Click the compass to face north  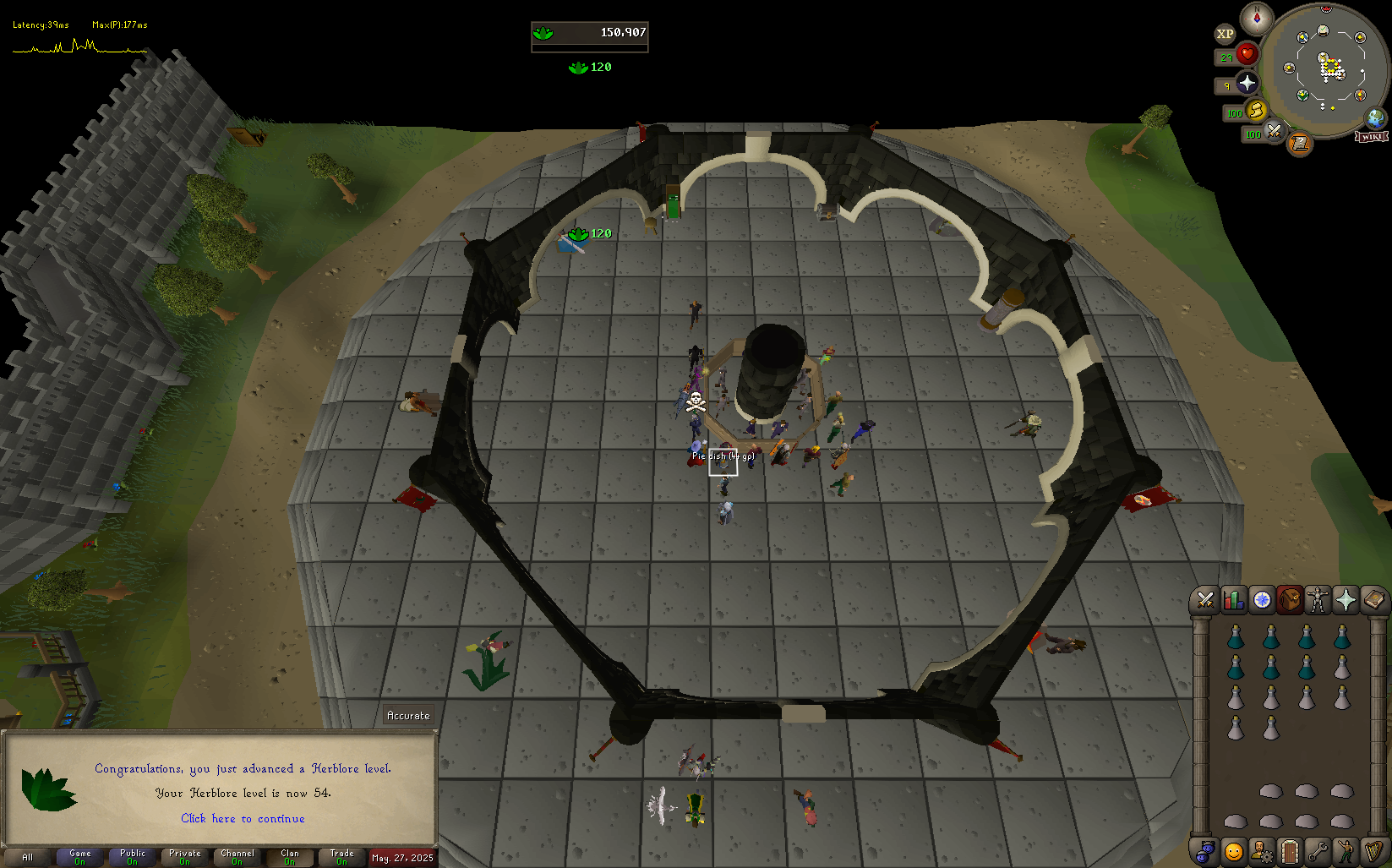coord(1257,18)
